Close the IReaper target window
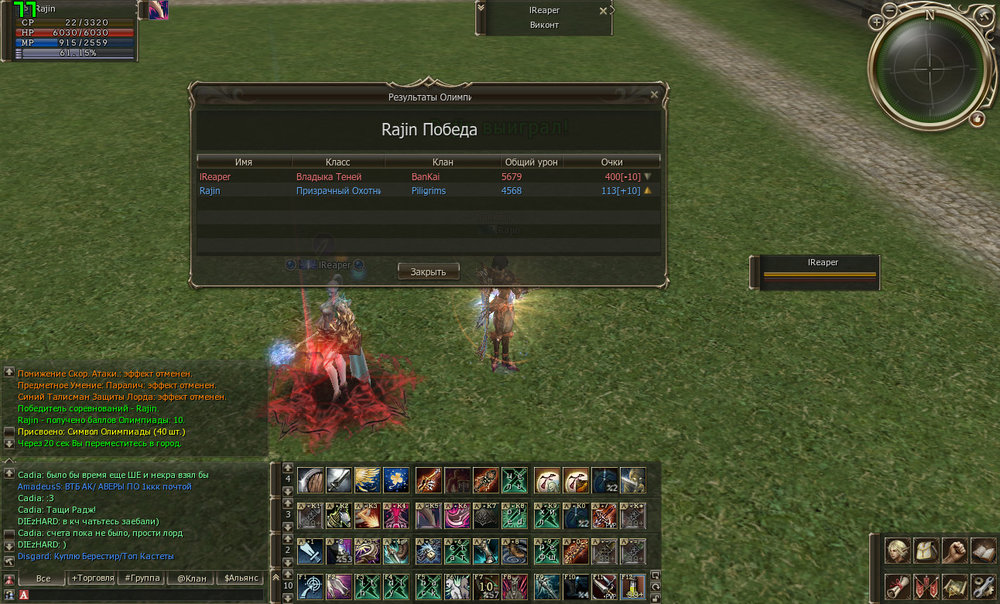1000x604 pixels. [x=602, y=10]
